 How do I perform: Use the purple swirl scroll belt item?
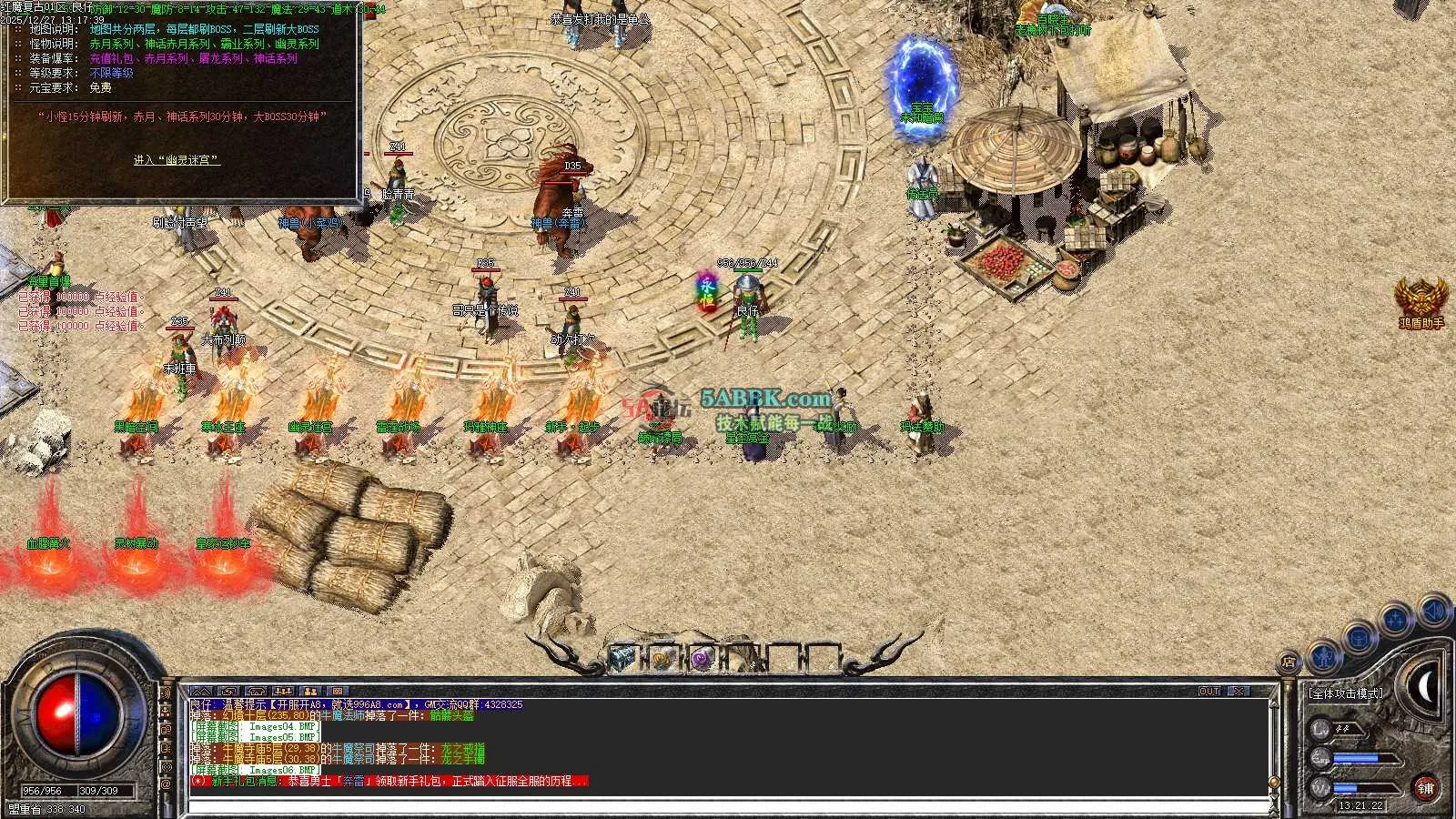(x=701, y=659)
